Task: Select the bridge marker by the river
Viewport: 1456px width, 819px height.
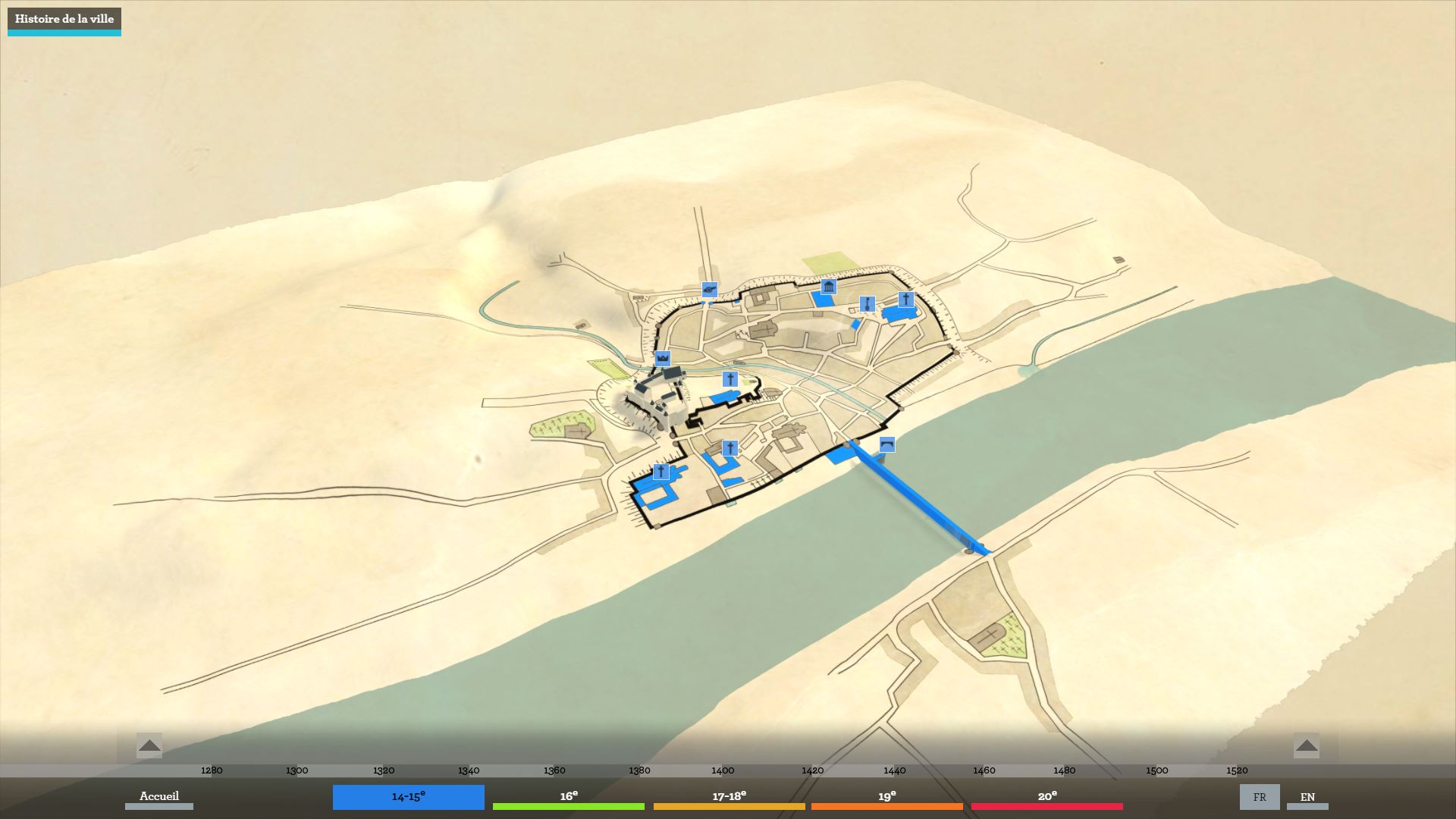Action: coord(886,444)
